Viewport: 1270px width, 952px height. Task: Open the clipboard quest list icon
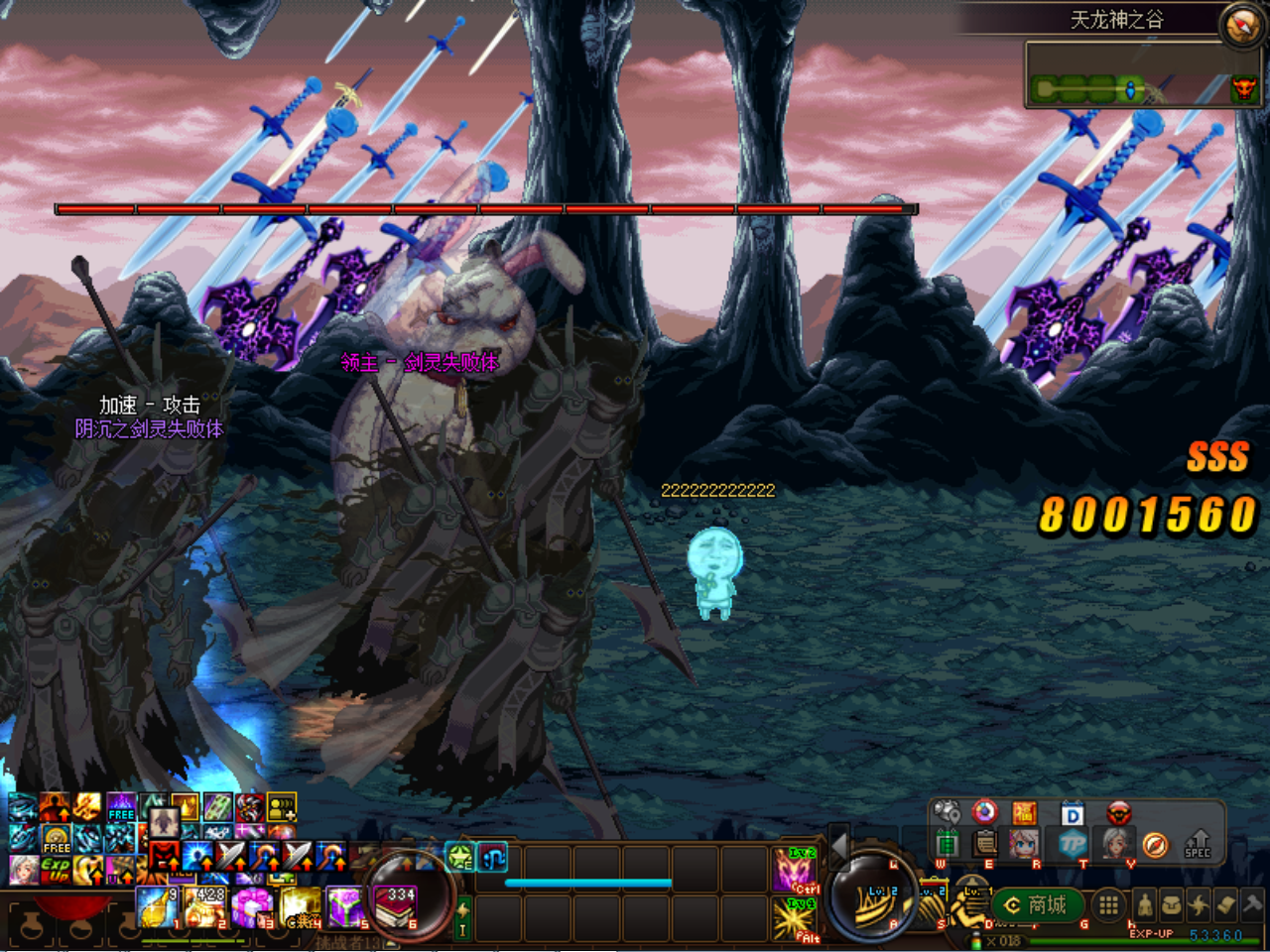coord(985,844)
